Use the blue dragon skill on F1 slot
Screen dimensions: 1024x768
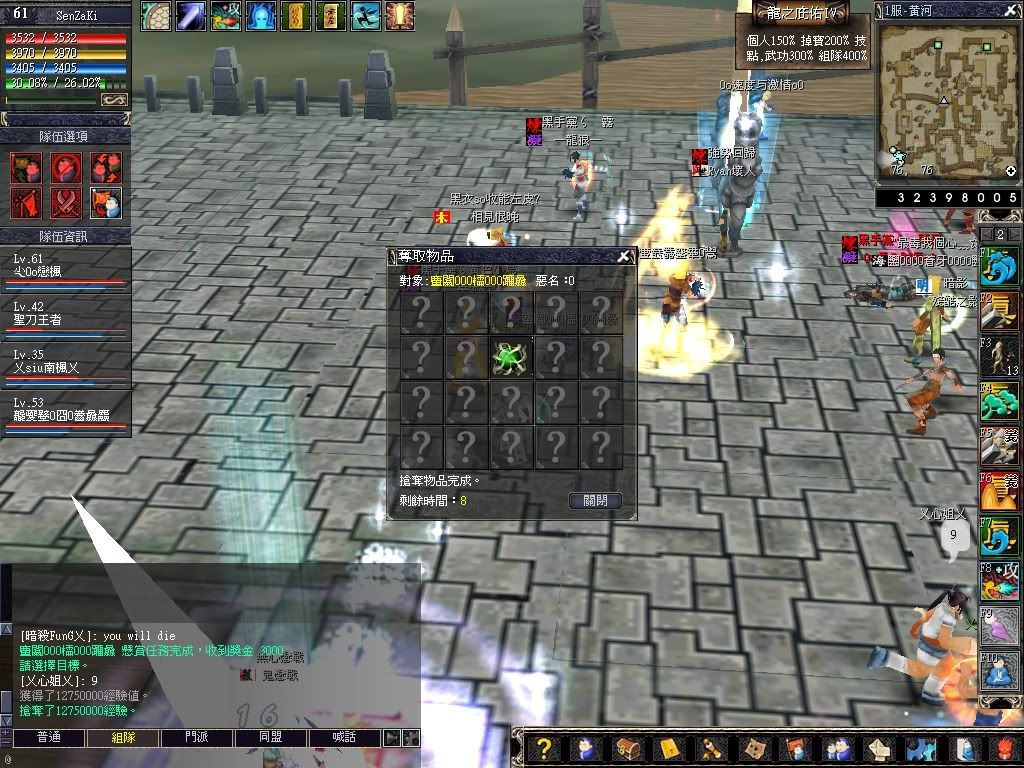[x=1000, y=266]
